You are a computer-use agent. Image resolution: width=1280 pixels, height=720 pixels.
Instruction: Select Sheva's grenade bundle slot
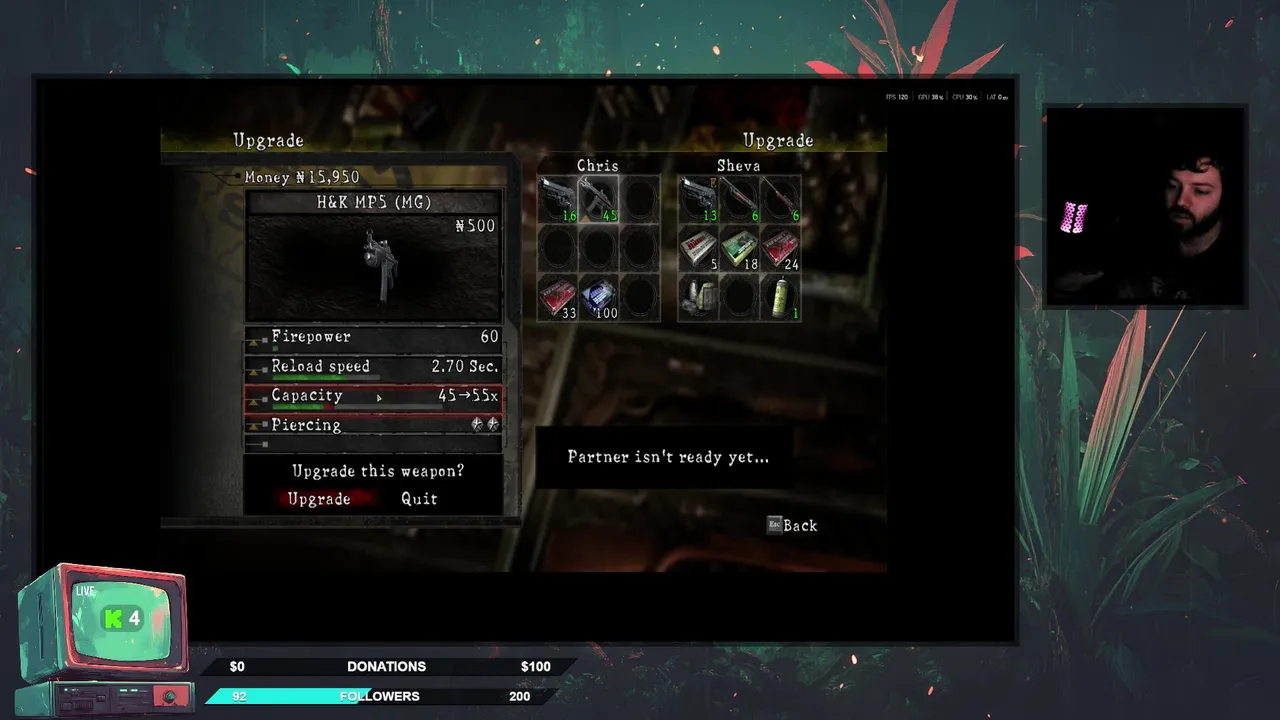698,298
